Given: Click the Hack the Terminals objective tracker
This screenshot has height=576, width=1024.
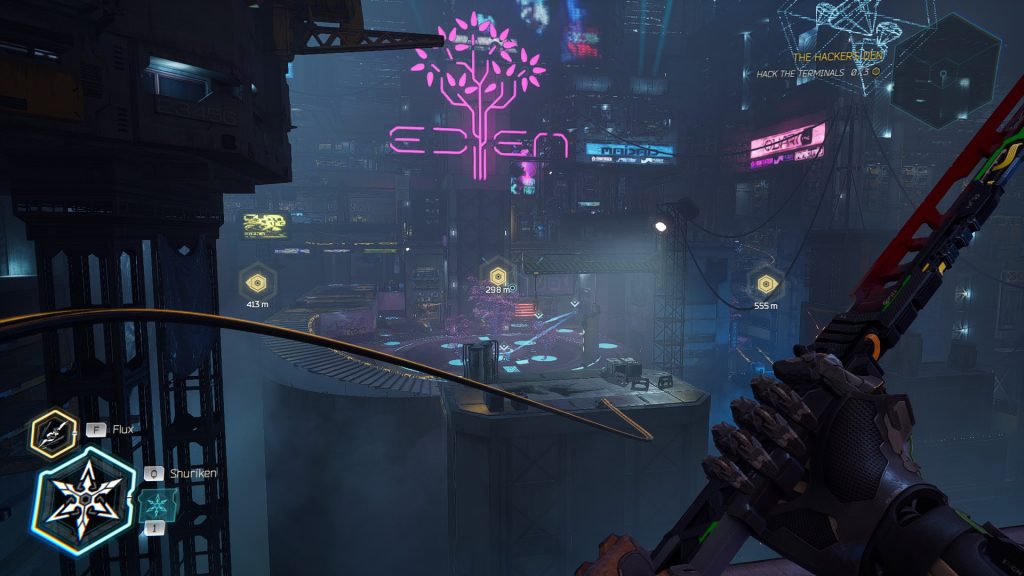Looking at the screenshot, I should point(818,72).
